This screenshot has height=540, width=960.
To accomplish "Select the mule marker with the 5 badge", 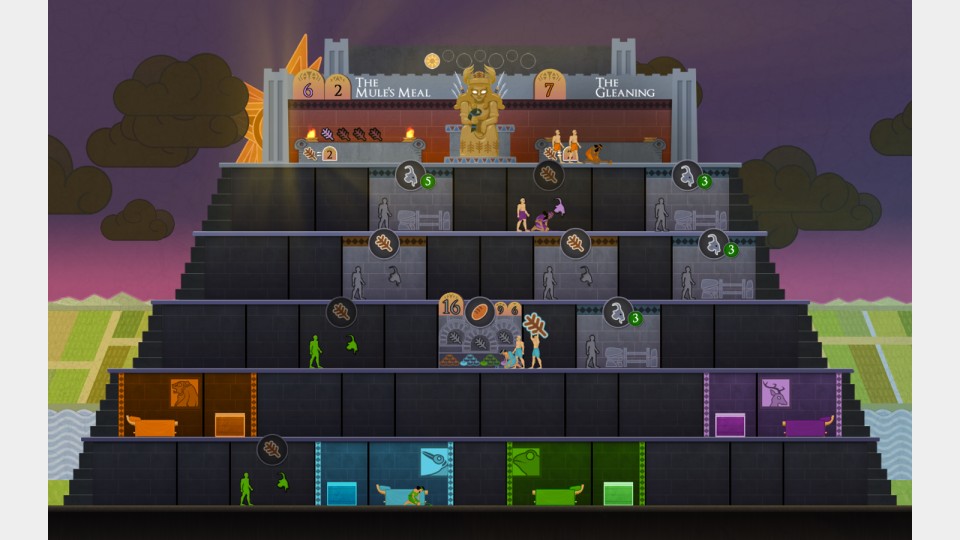I will coord(409,175).
